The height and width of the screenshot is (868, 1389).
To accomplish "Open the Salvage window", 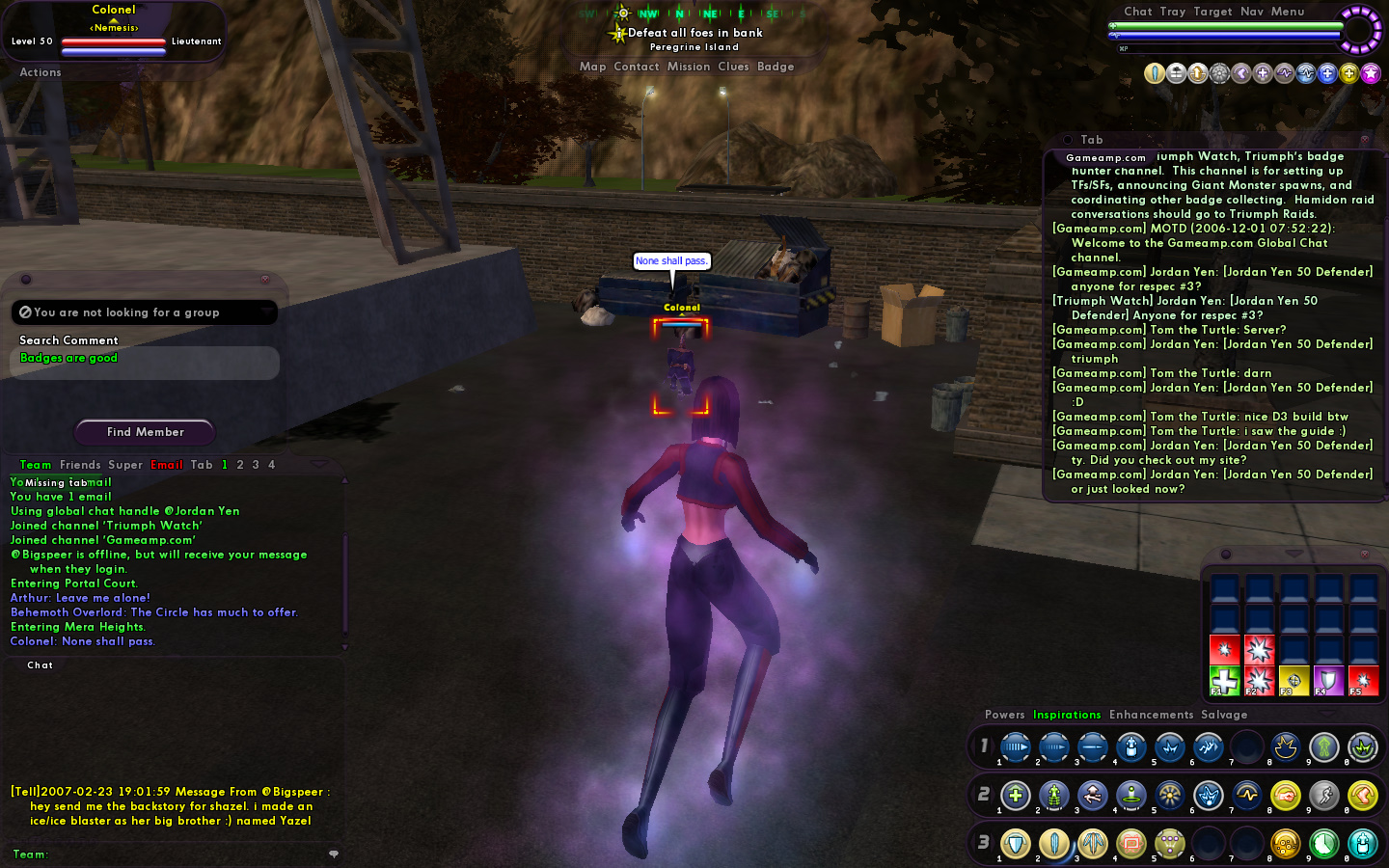I will [1224, 715].
